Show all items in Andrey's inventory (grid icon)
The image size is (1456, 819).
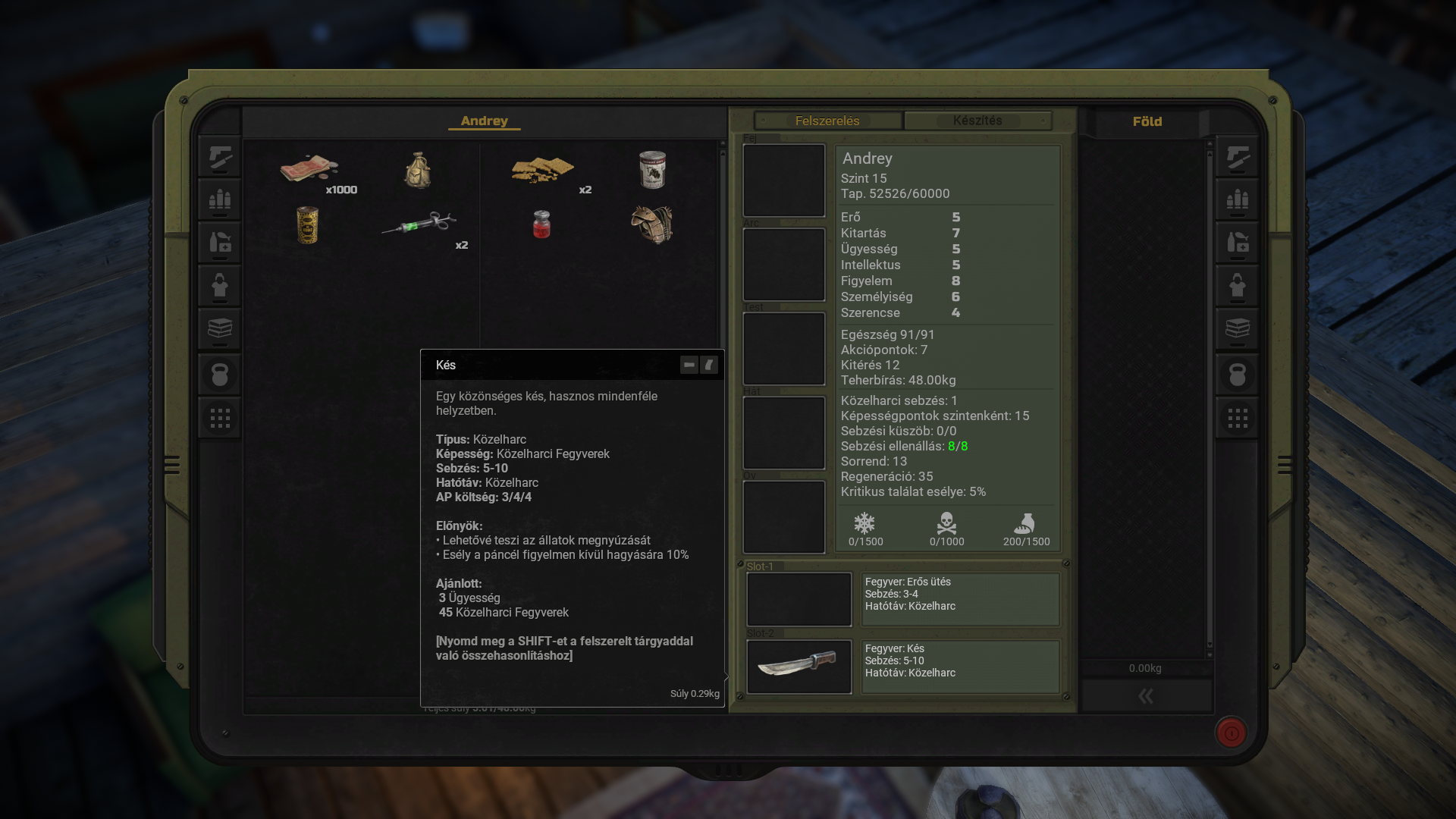(220, 418)
